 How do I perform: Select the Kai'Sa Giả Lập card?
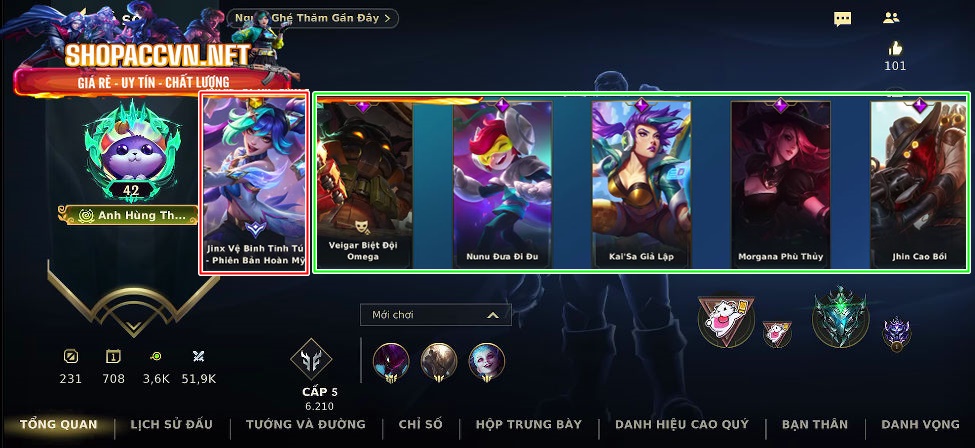[642, 183]
